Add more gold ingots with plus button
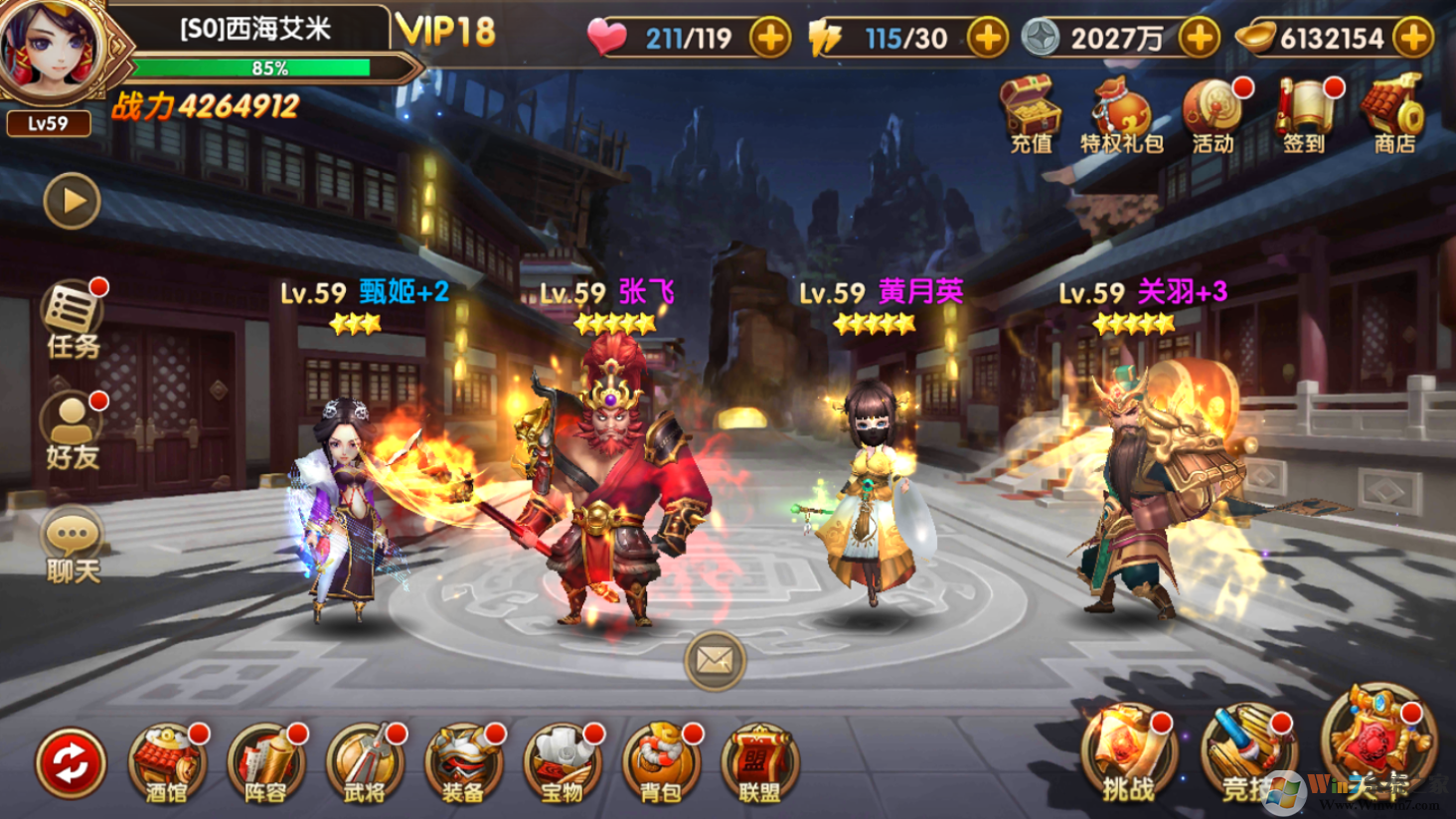This screenshot has width=1456, height=819. 1412,38
